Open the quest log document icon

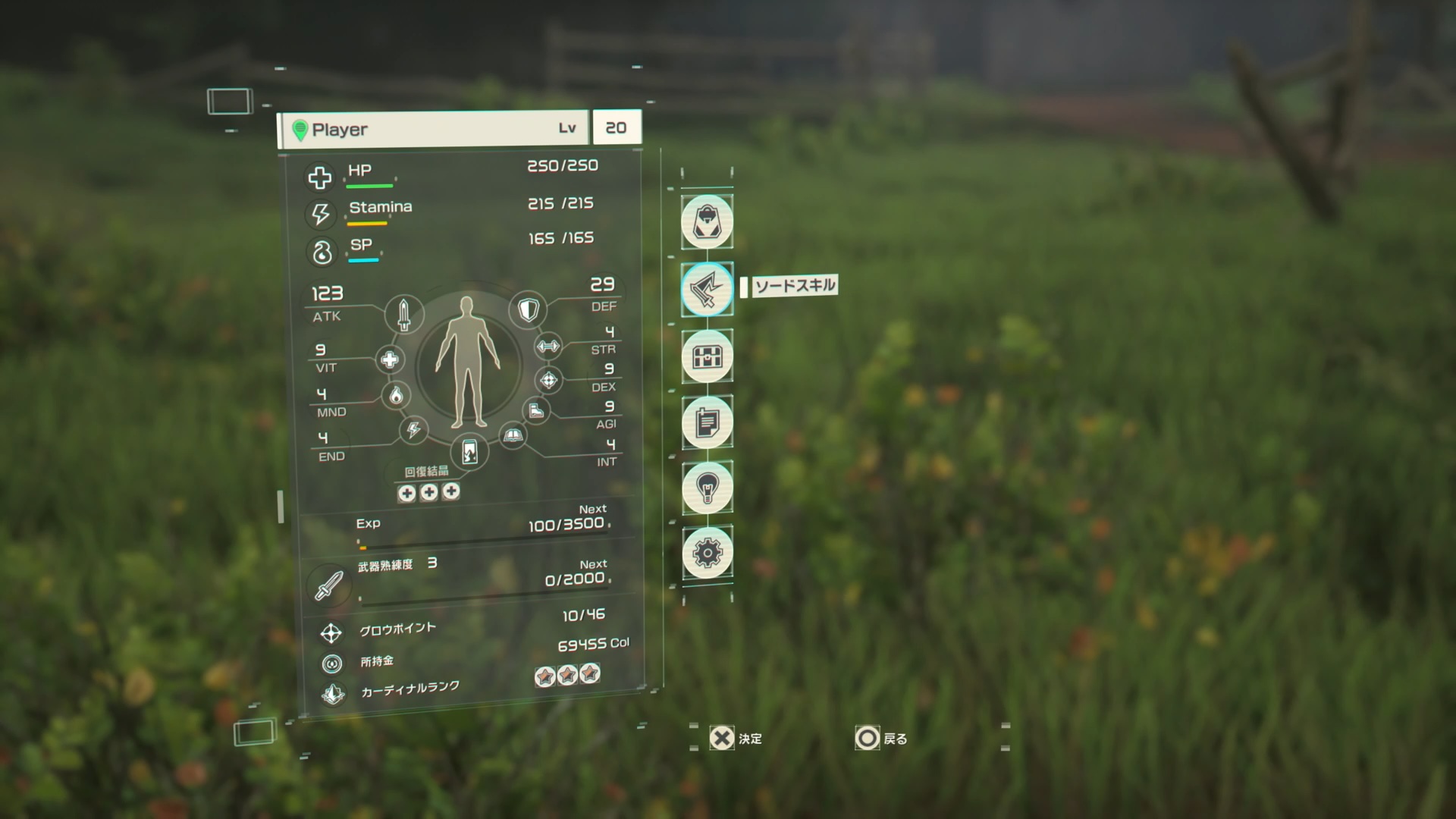[707, 423]
